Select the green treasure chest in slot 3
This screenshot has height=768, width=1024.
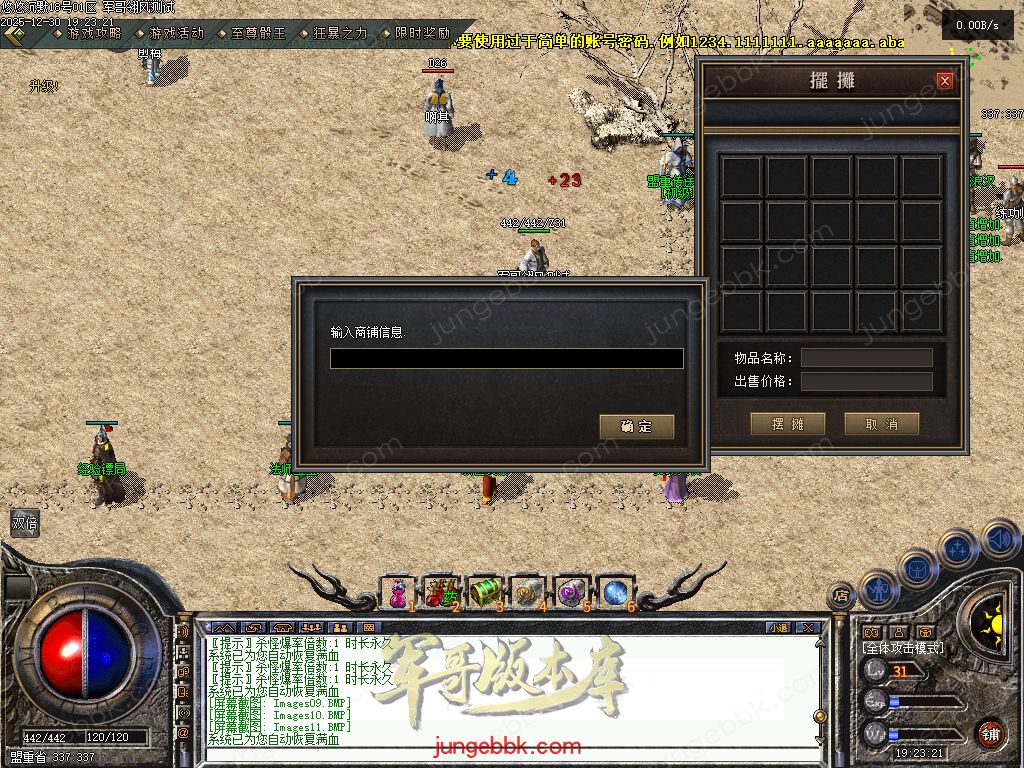coord(484,592)
